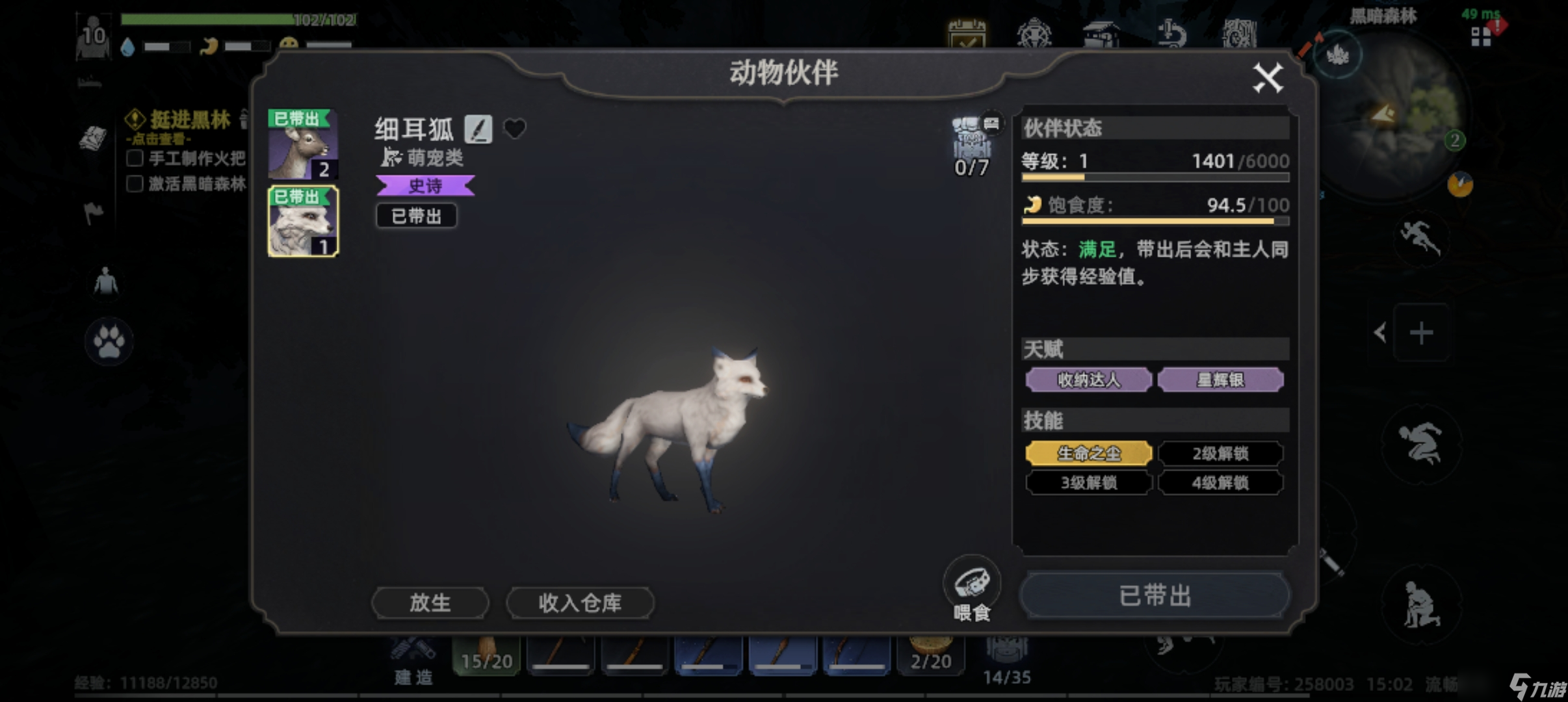Click the 饱食度 satiety progress bar
1568x702 pixels.
point(1157,221)
